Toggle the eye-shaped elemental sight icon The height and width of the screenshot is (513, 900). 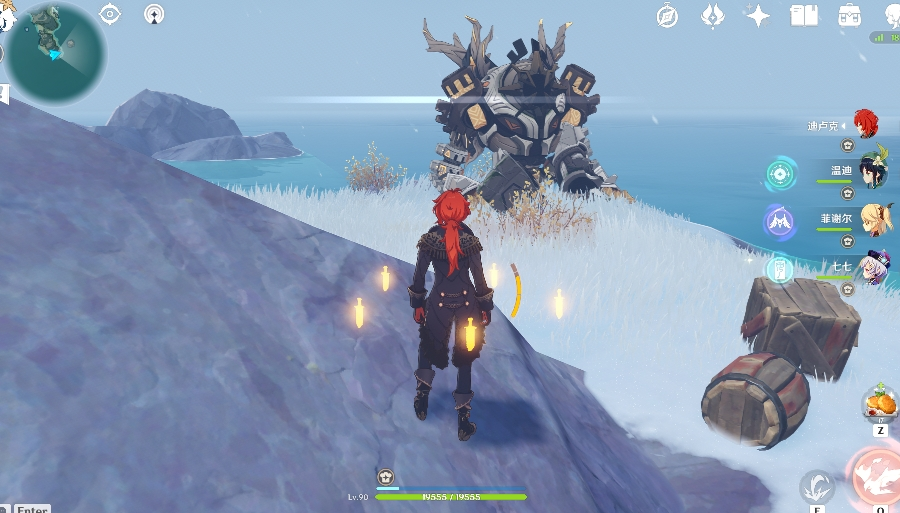coord(110,14)
